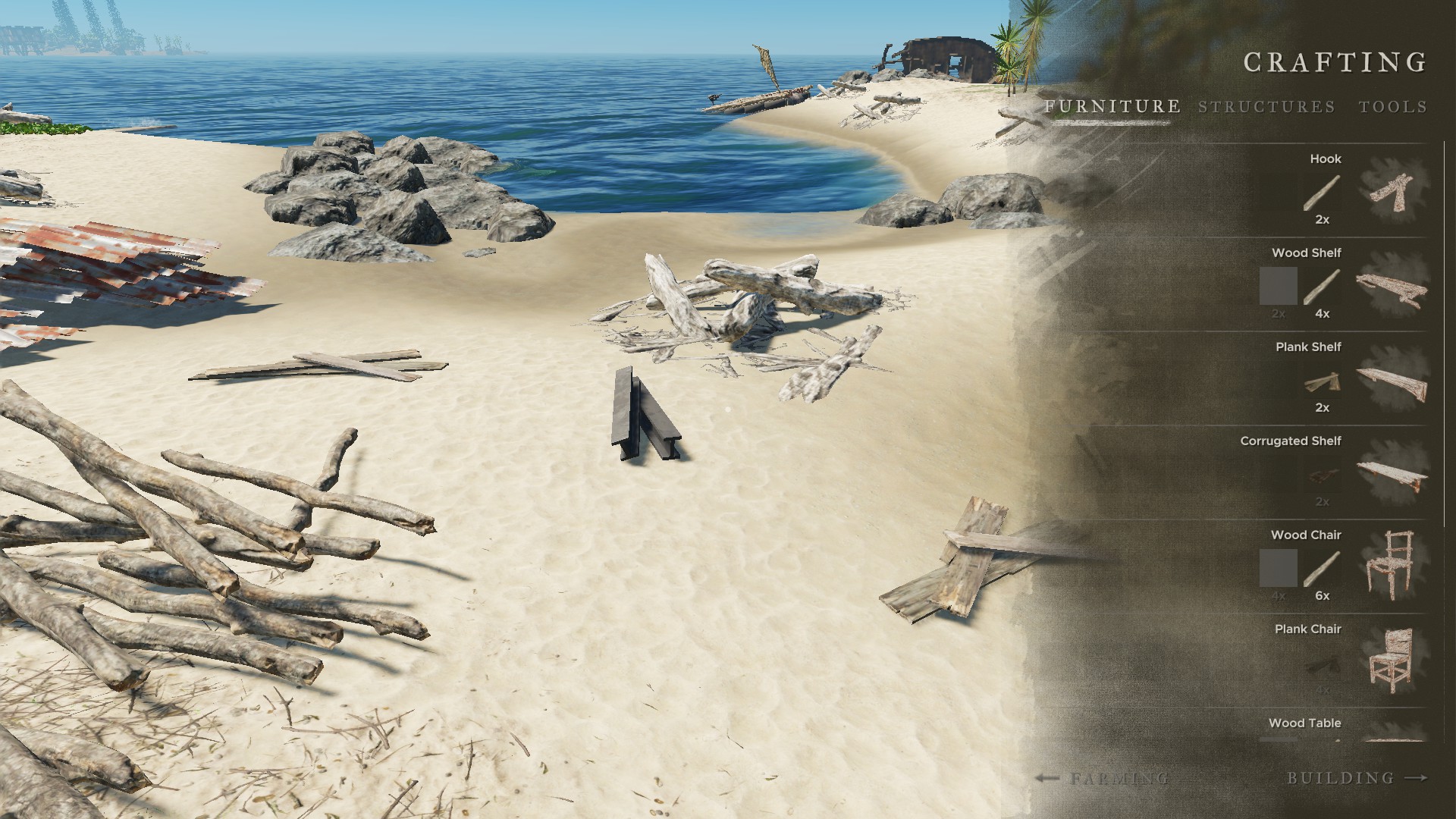Viewport: 1456px width, 819px height.
Task: Go back to the Farming category
Action: click(x=1102, y=778)
